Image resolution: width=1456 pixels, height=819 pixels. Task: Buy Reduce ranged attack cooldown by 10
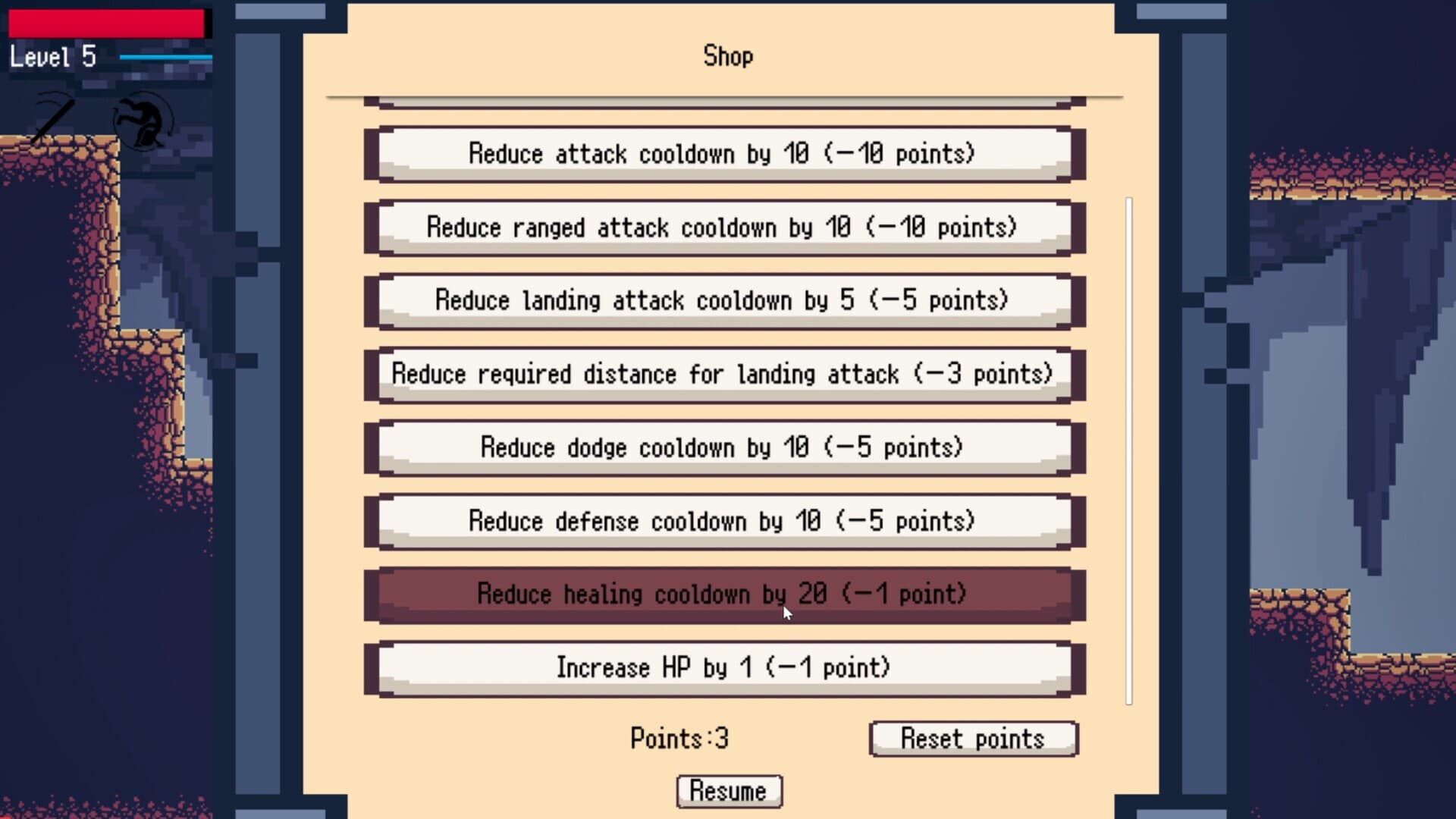pyautogui.click(x=723, y=227)
